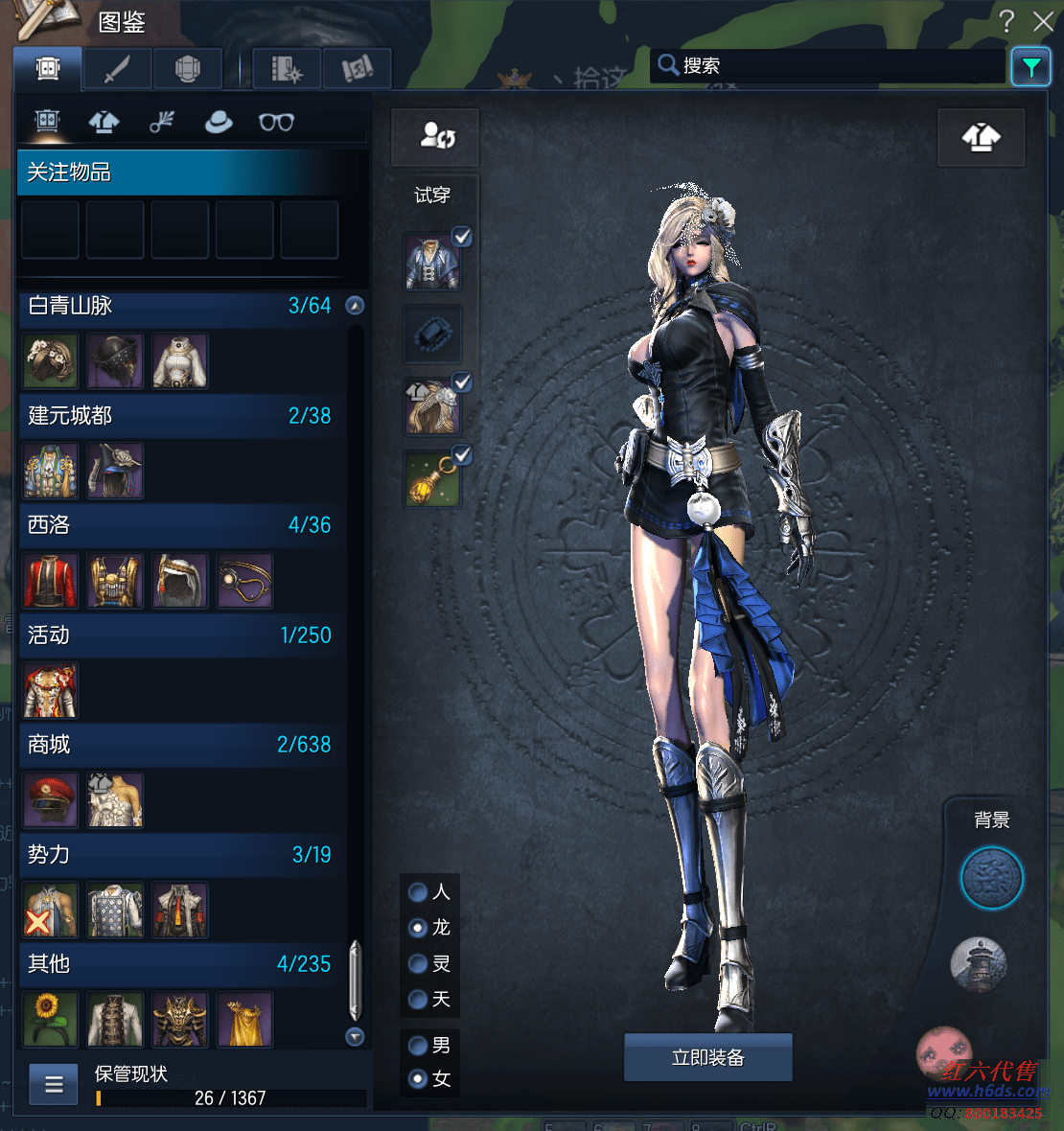Viewport: 1064px width, 1131px height.
Task: Switch to the sword weapon tab
Action: tap(117, 69)
